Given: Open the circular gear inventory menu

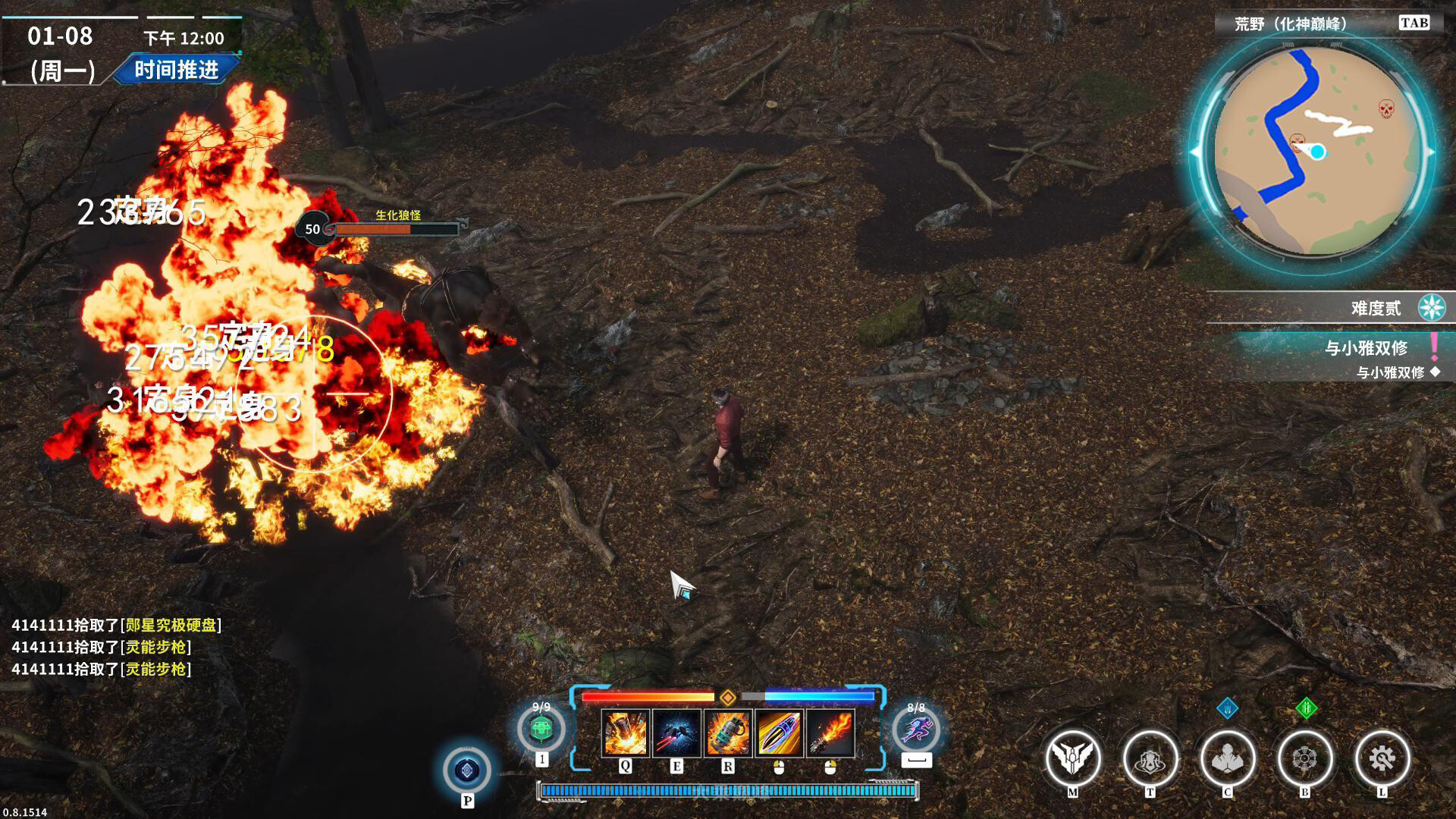Looking at the screenshot, I should click(1304, 758).
